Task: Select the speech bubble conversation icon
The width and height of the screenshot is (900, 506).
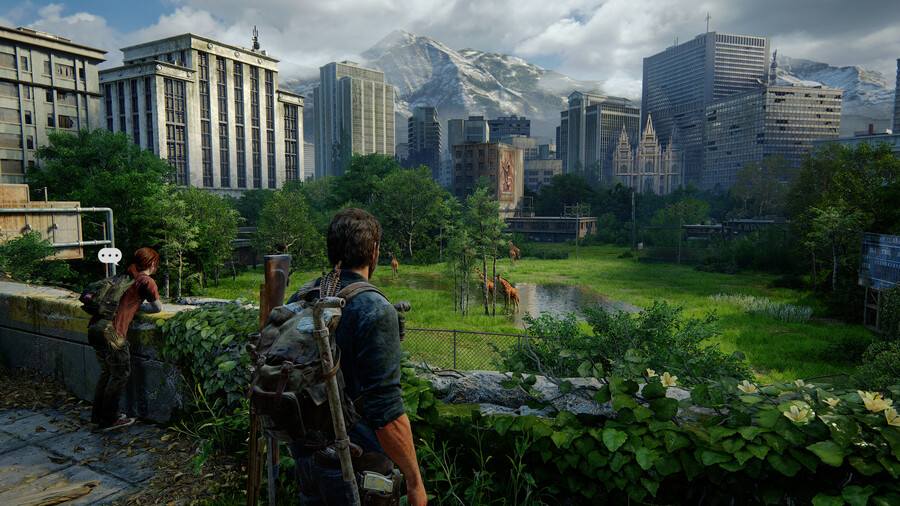Action: (109, 256)
